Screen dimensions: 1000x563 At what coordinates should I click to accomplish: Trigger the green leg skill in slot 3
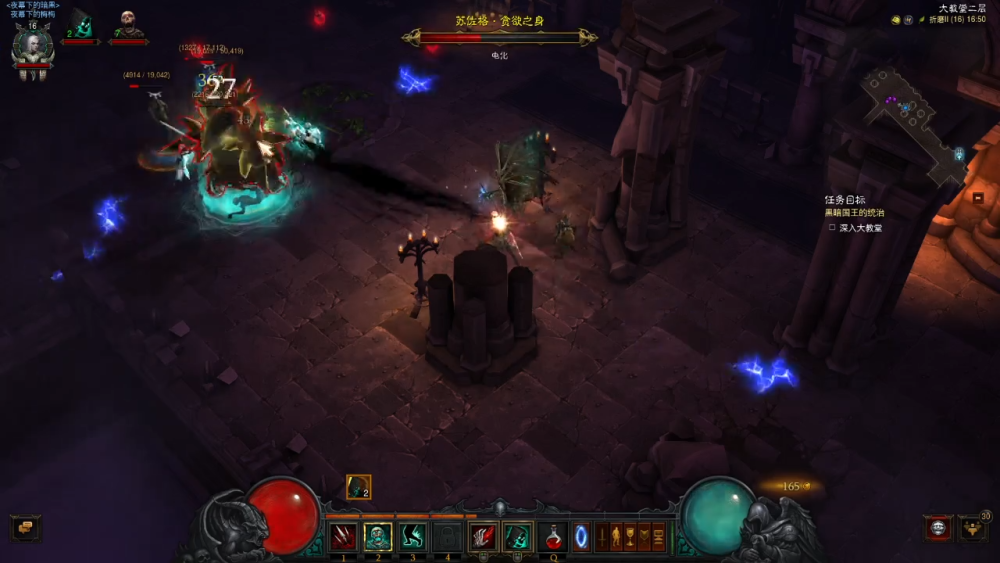[413, 537]
